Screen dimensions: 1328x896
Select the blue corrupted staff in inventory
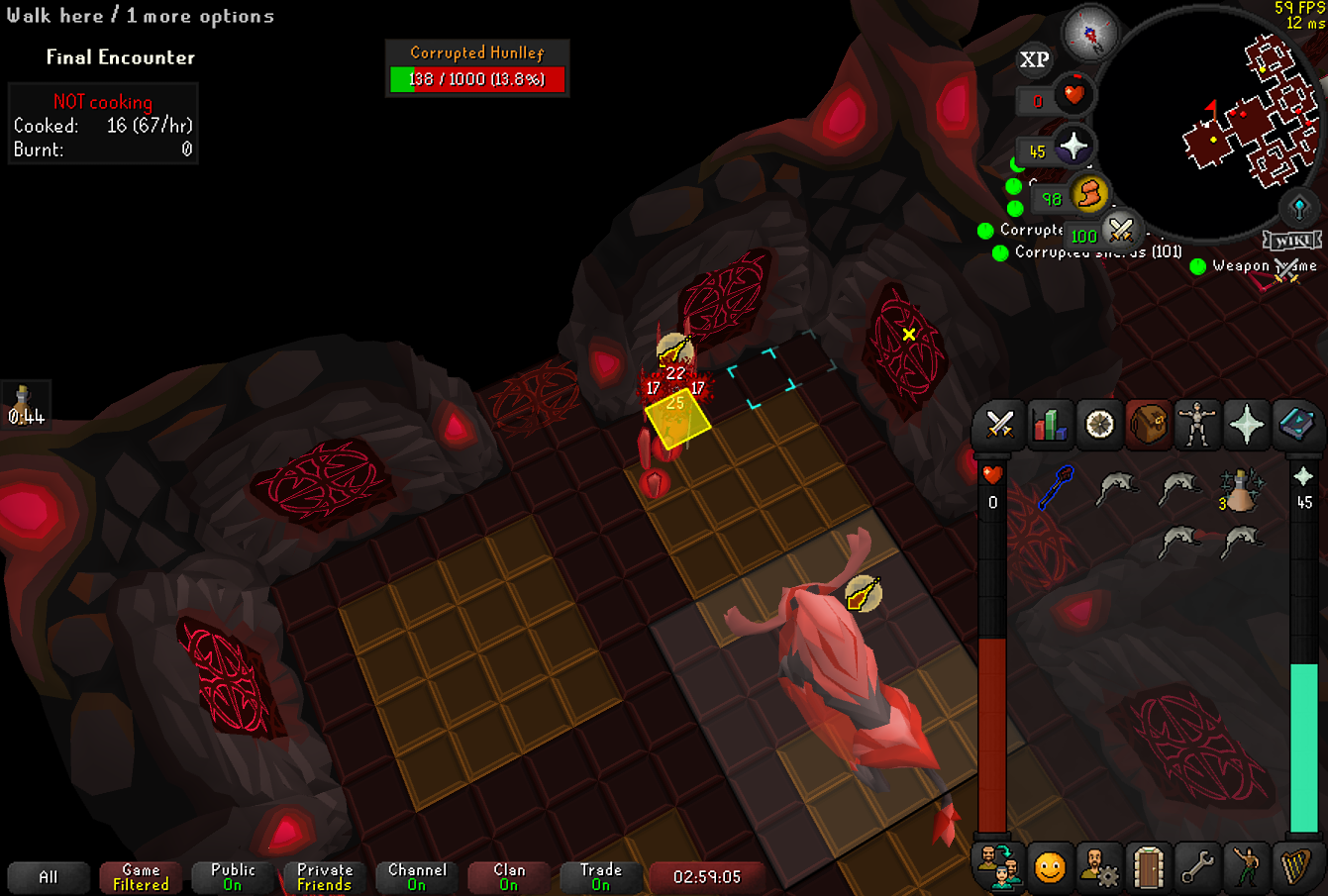click(1057, 487)
